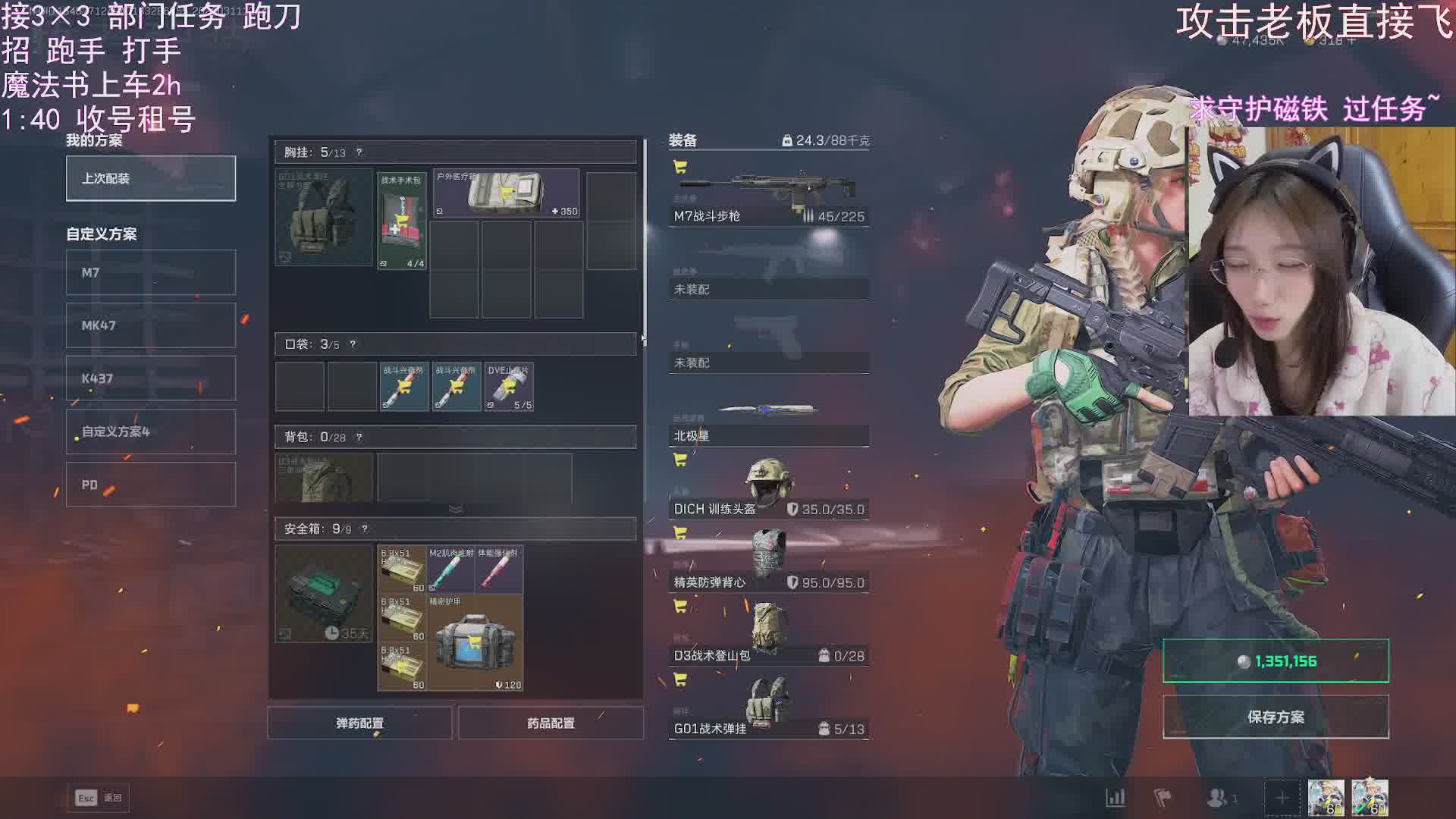Open 弹药配置 ammo configuration

click(359, 723)
